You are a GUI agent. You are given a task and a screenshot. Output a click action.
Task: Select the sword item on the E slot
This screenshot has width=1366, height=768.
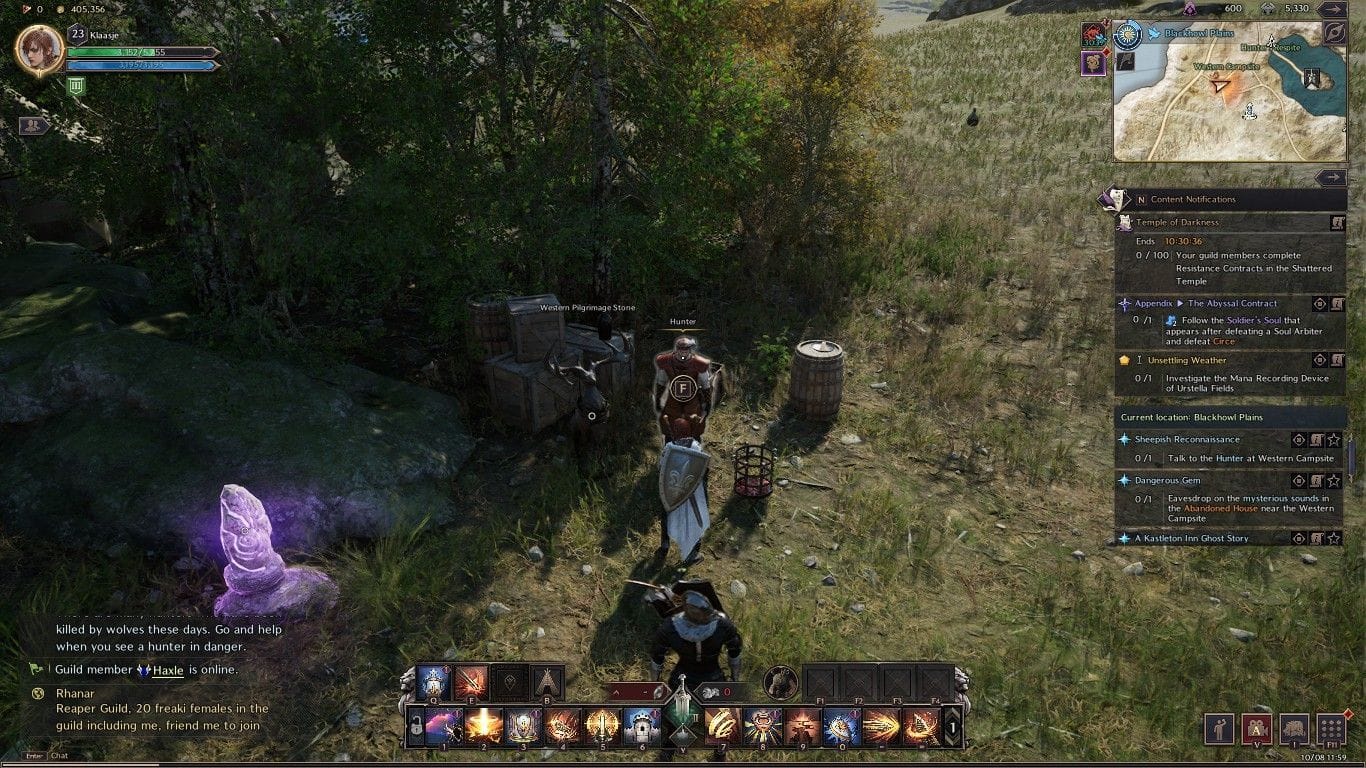point(472,681)
